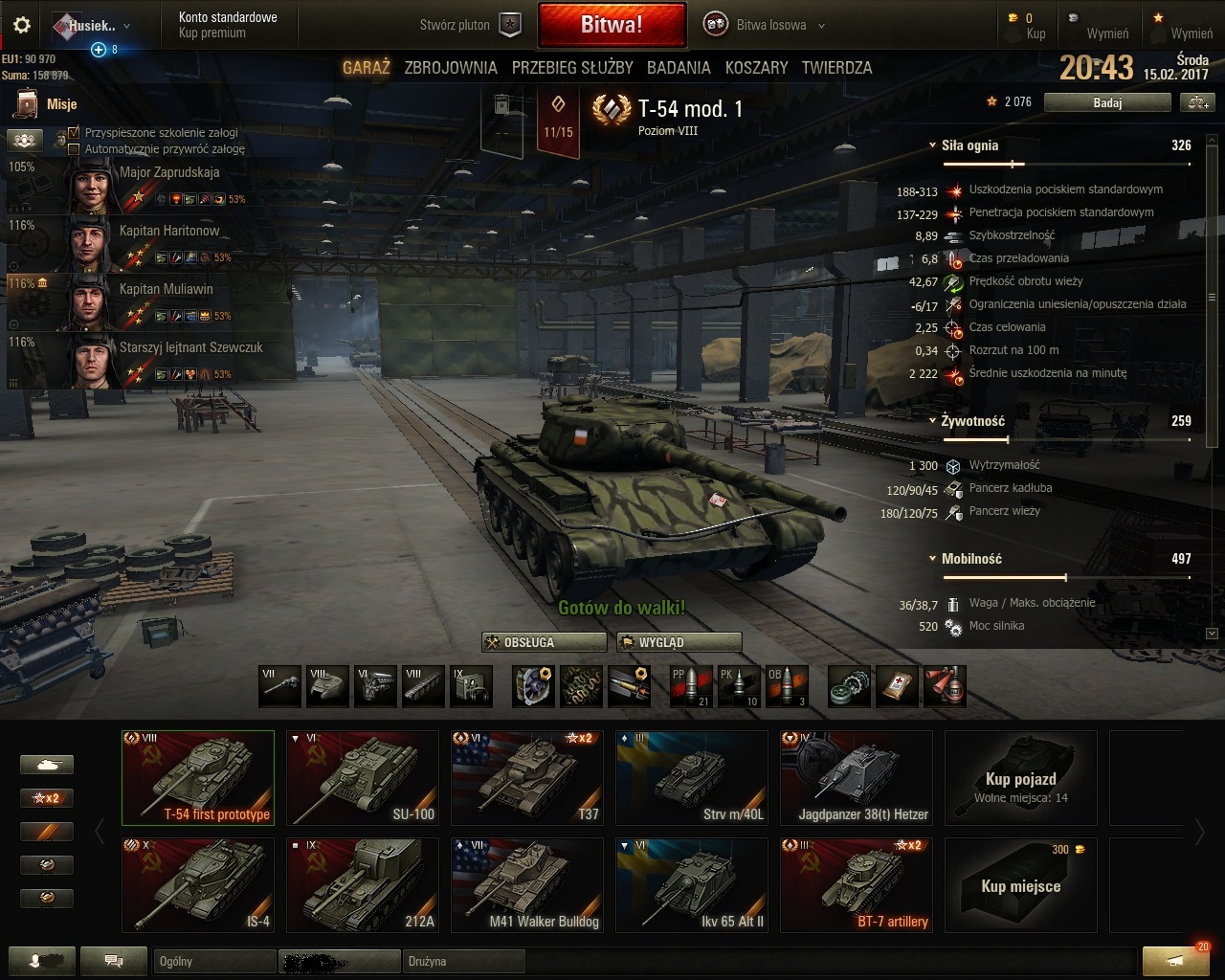Select the M41 Walker Bulldog tank
This screenshot has width=1225, height=980.
[527, 885]
